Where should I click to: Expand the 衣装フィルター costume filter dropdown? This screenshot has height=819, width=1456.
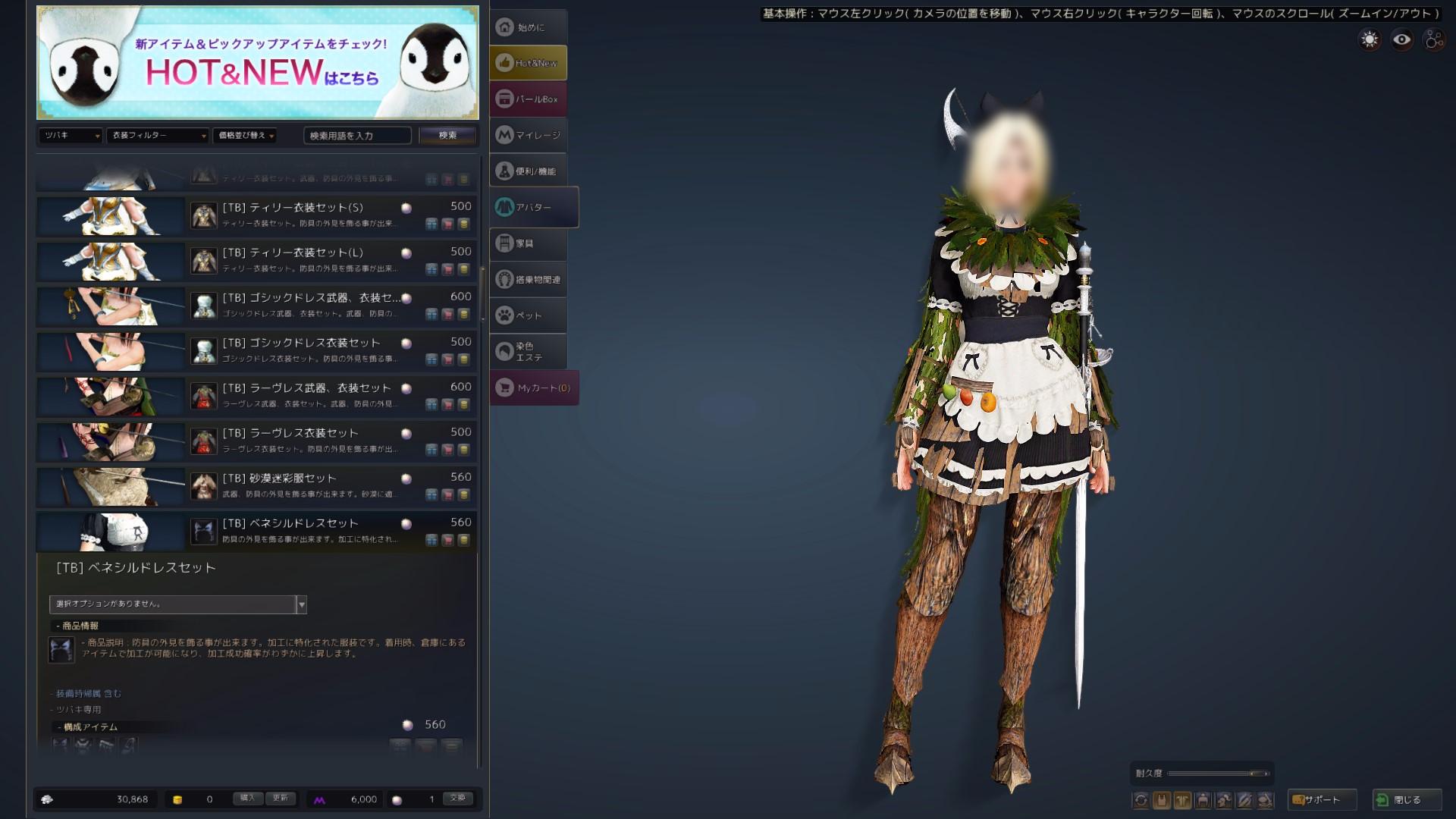point(158,137)
